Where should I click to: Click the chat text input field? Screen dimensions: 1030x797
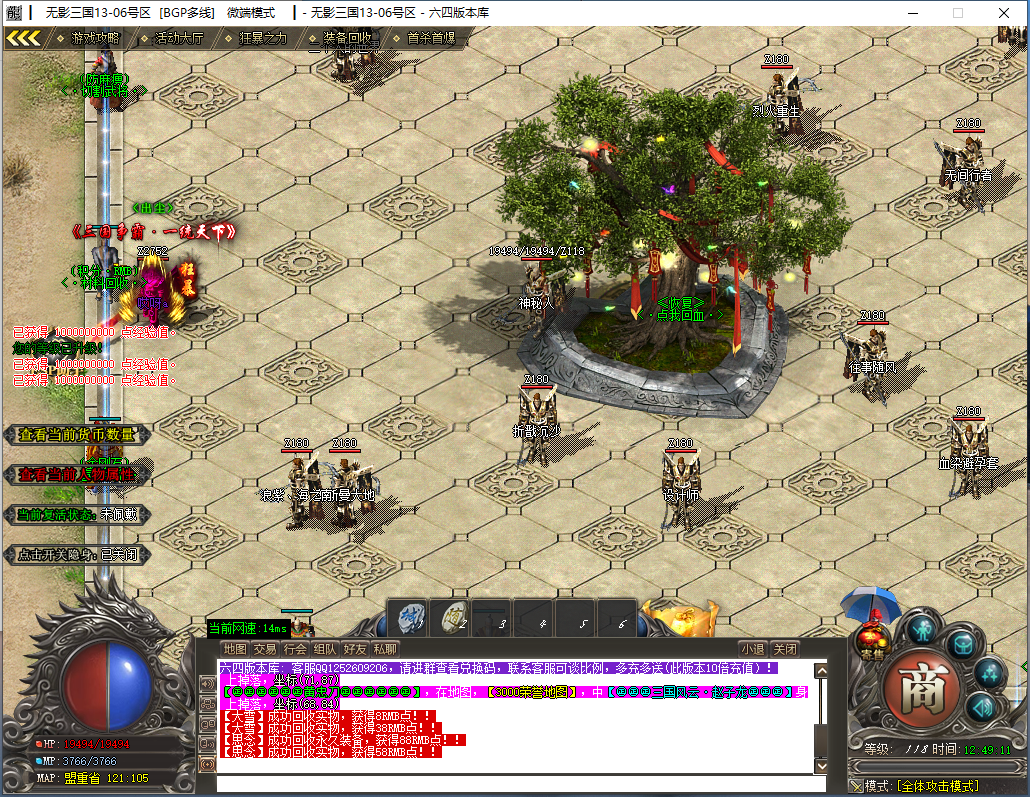(x=520, y=783)
